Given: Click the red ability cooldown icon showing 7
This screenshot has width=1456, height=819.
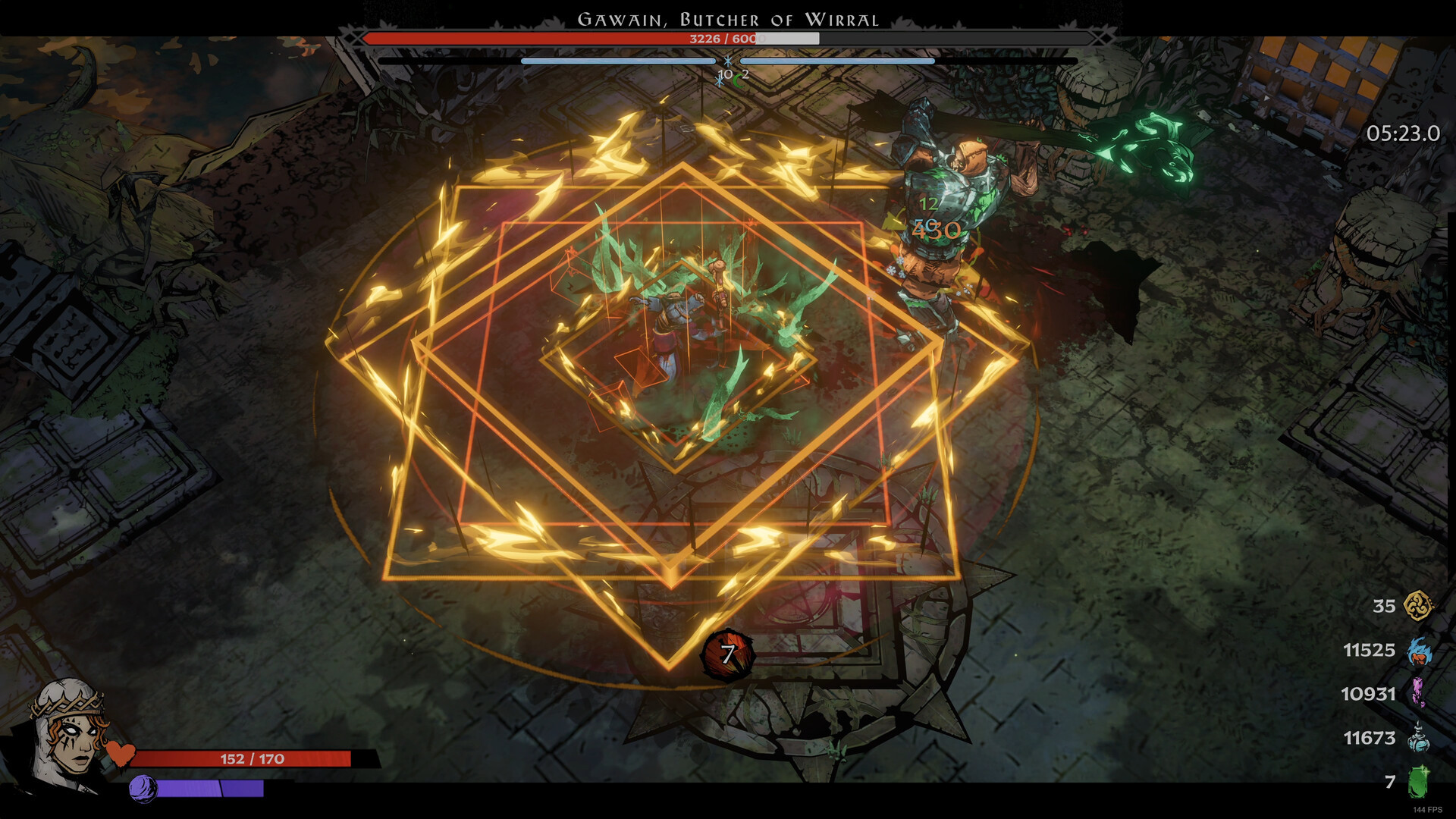Looking at the screenshot, I should click(x=727, y=654).
